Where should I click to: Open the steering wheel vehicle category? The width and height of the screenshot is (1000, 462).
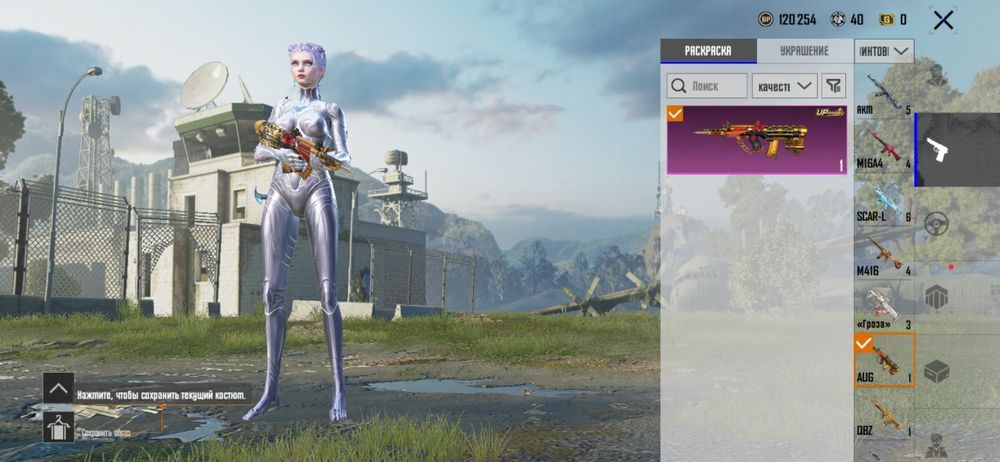(936, 223)
